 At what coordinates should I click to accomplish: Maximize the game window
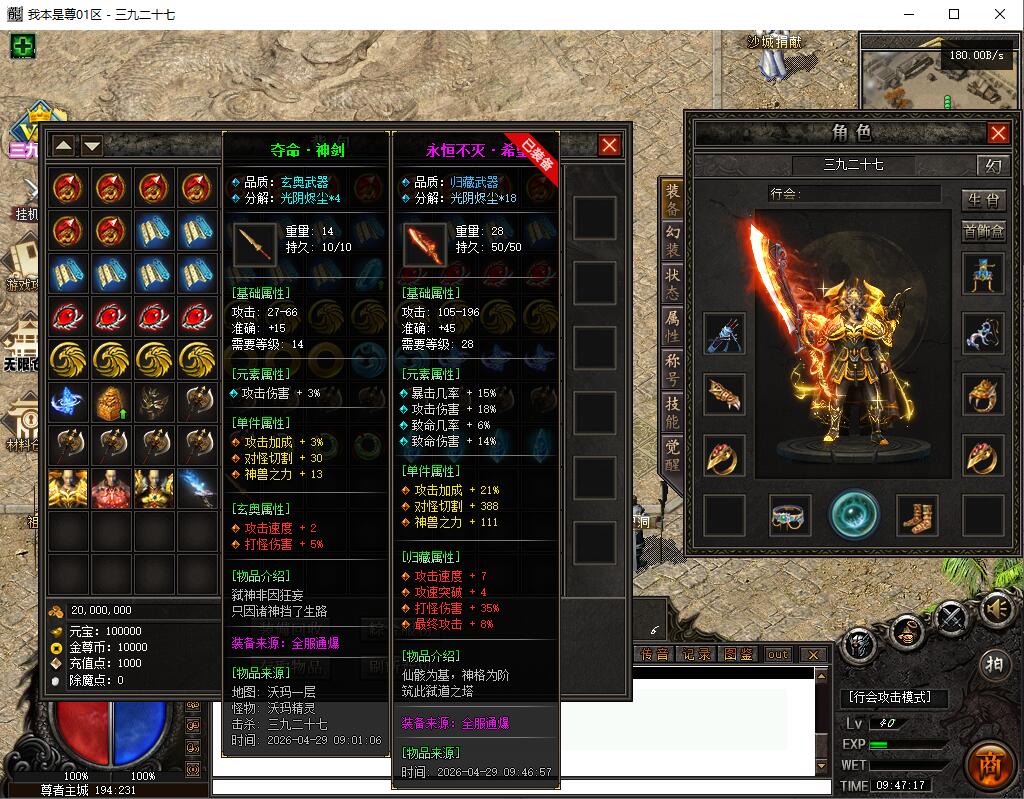click(x=954, y=14)
